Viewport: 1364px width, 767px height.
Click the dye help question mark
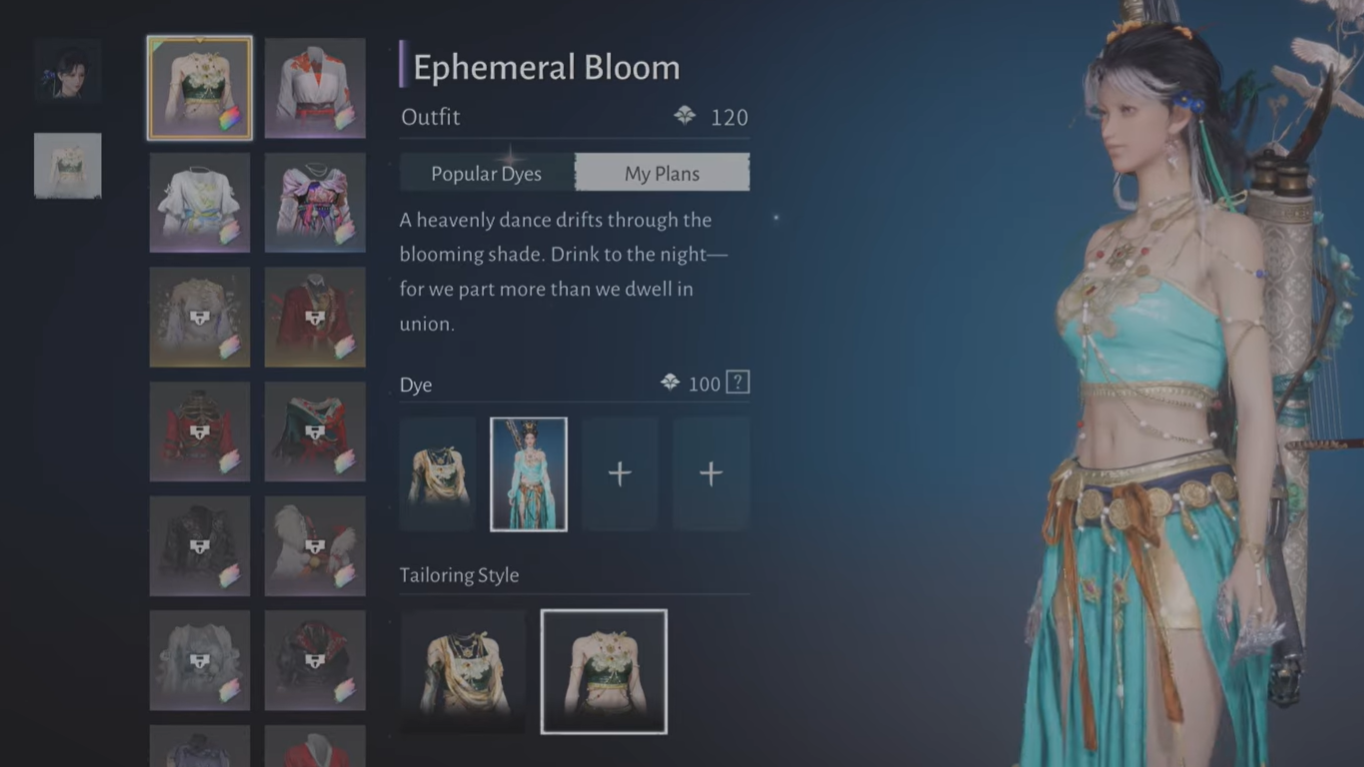tap(737, 382)
